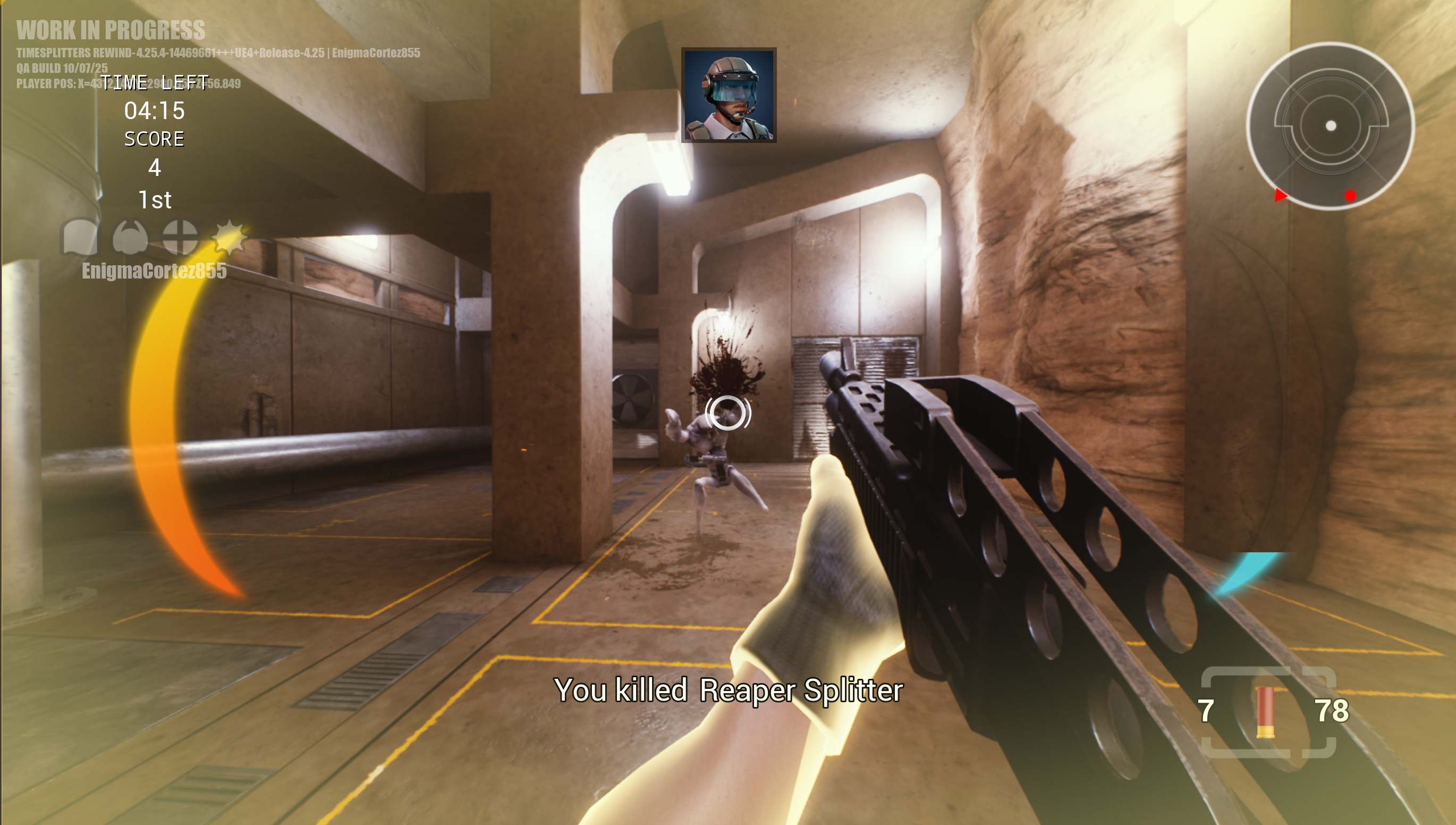Click the radar minimap in the top right
Image resolution: width=1456 pixels, height=825 pixels.
(x=1331, y=126)
